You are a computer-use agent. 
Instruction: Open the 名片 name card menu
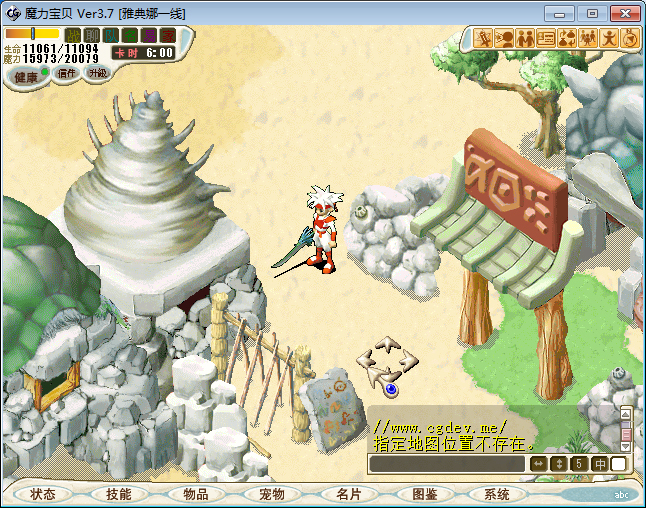pos(348,494)
